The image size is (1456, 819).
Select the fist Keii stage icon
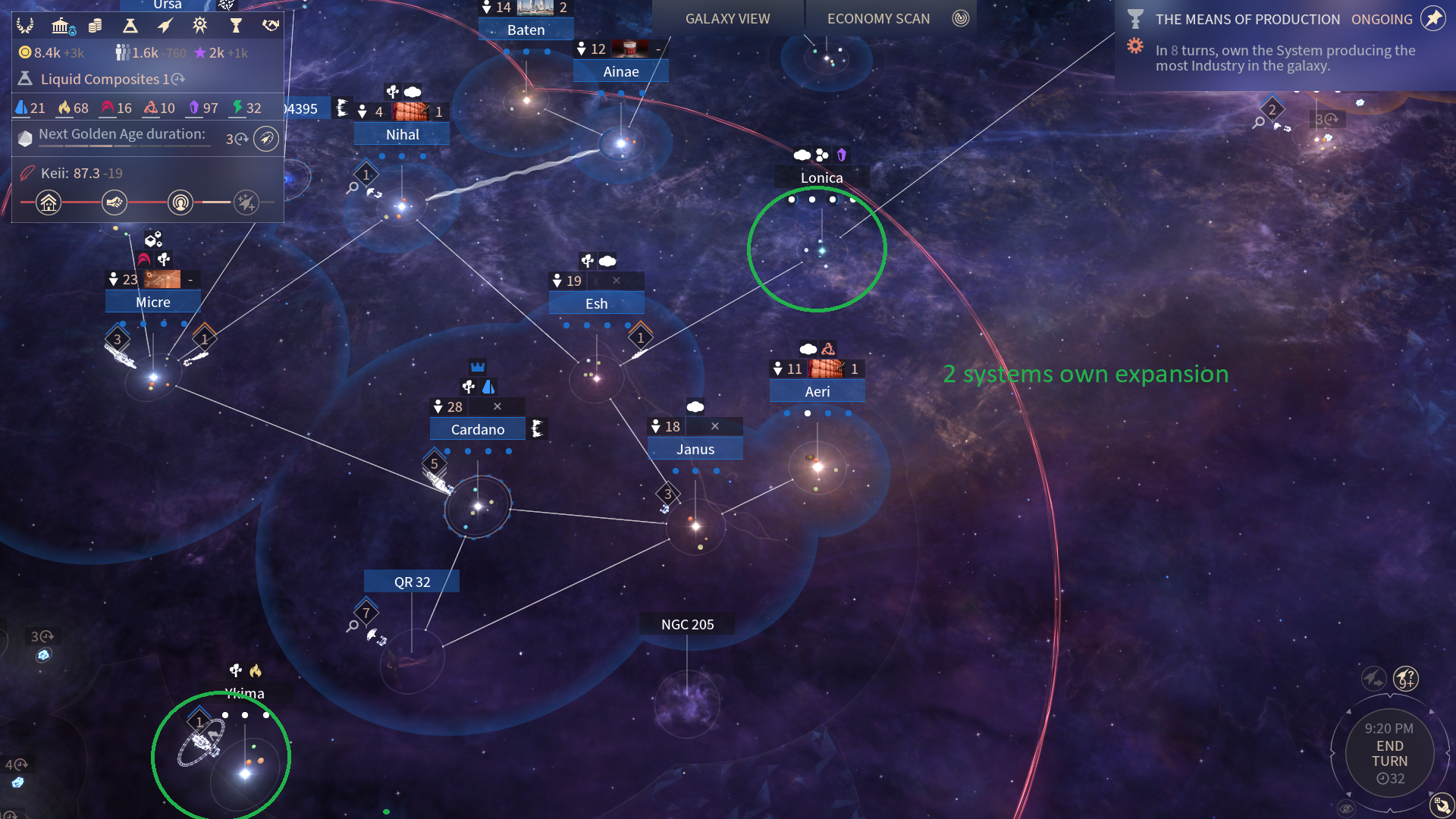tap(115, 202)
